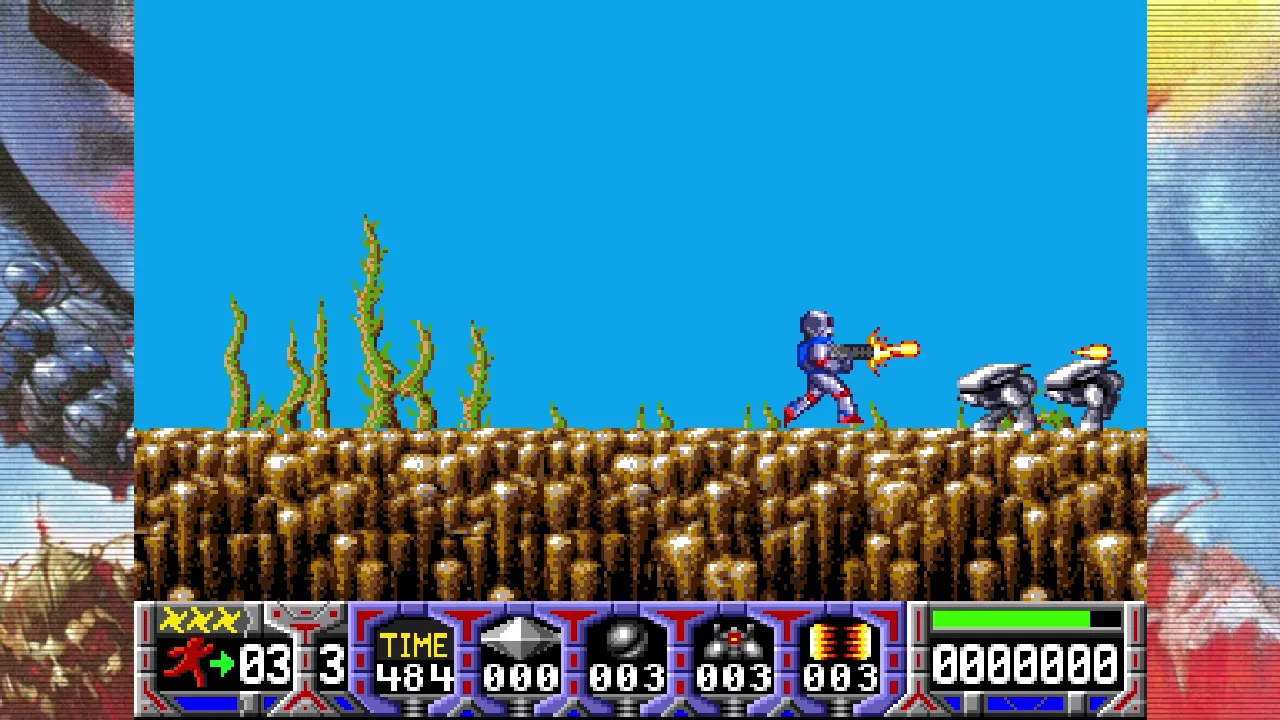Screen dimensions: 1280x720
Task: Click the 000 gem counter value
Action: click(520, 676)
